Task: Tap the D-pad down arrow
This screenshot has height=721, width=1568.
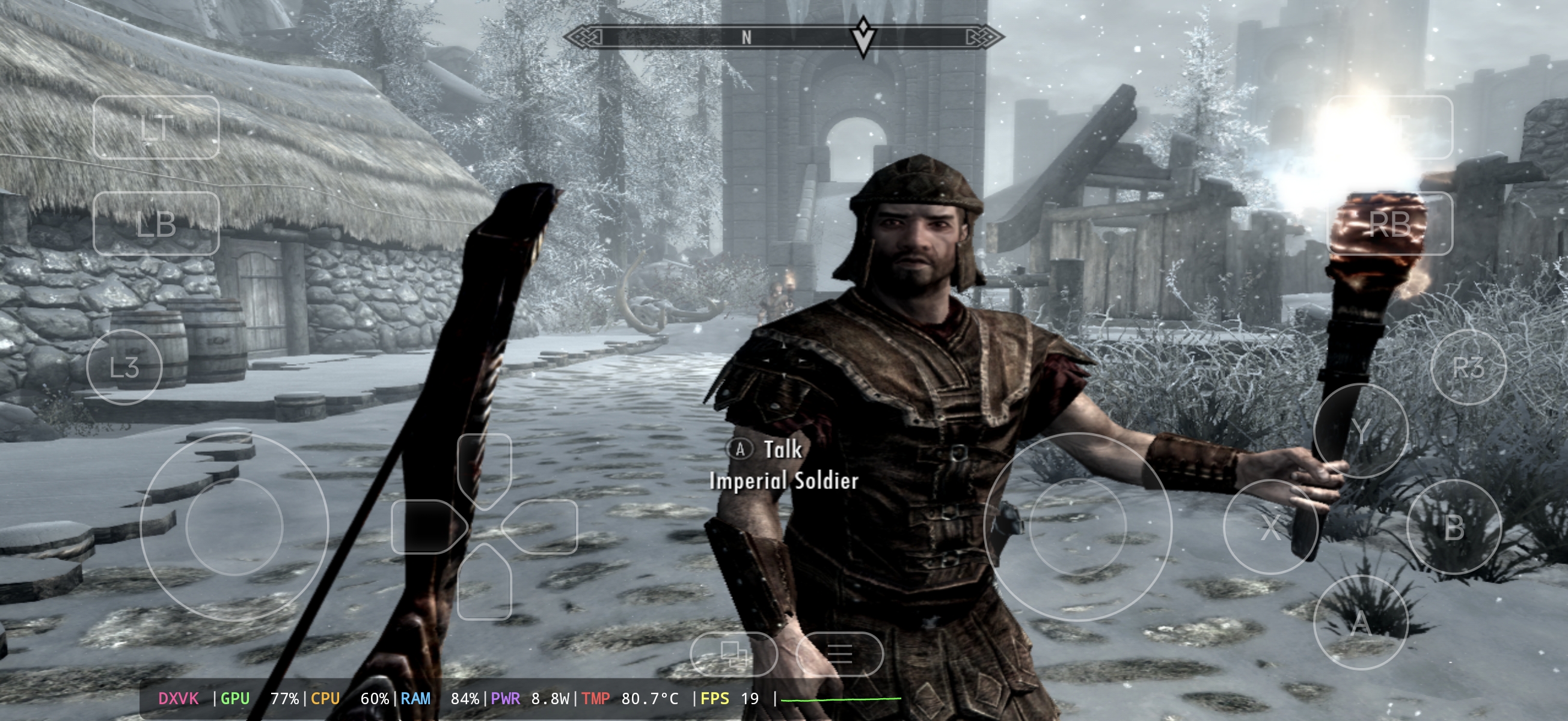Action: pyautogui.click(x=484, y=584)
